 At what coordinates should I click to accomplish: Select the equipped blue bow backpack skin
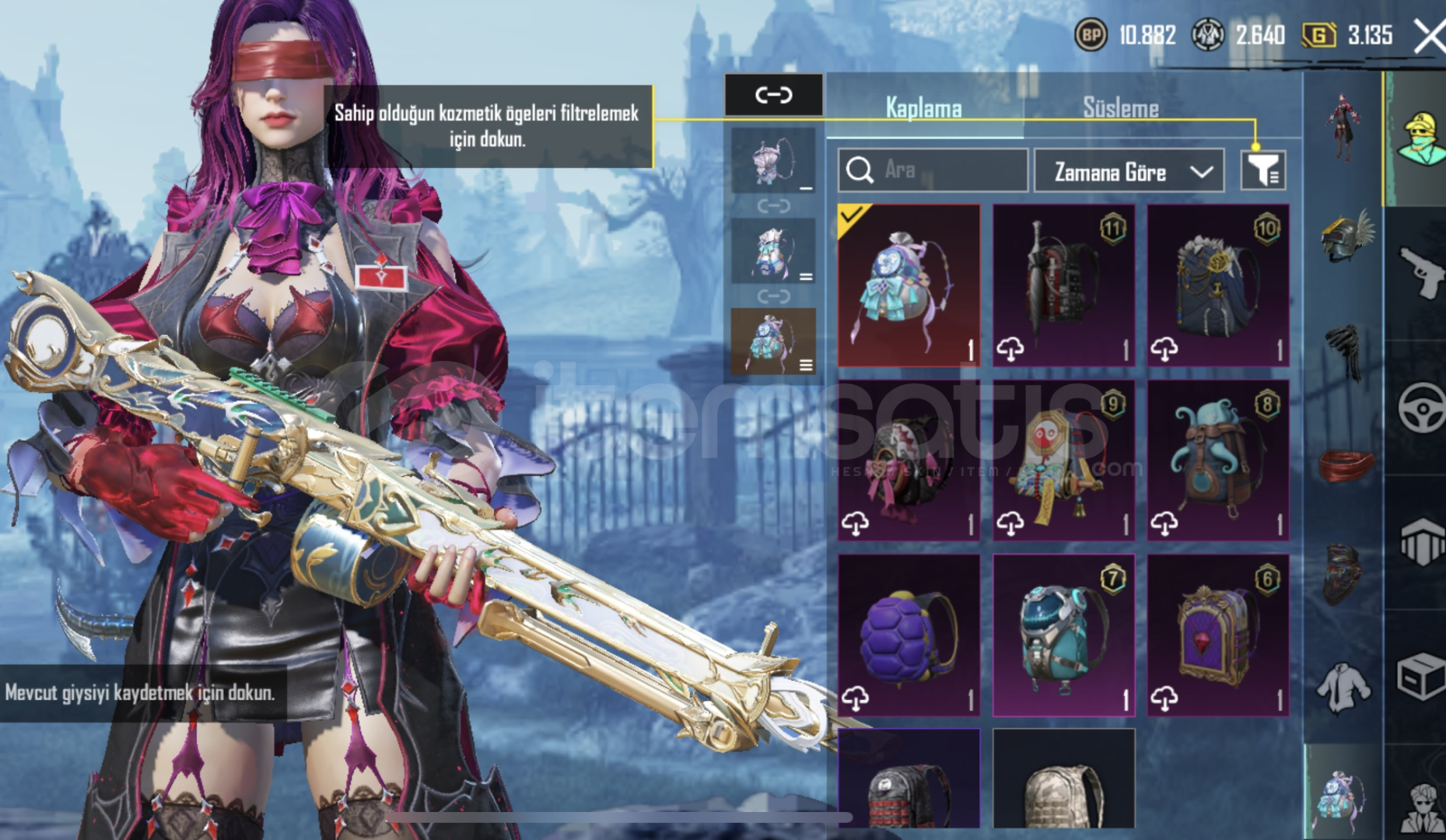click(x=909, y=285)
